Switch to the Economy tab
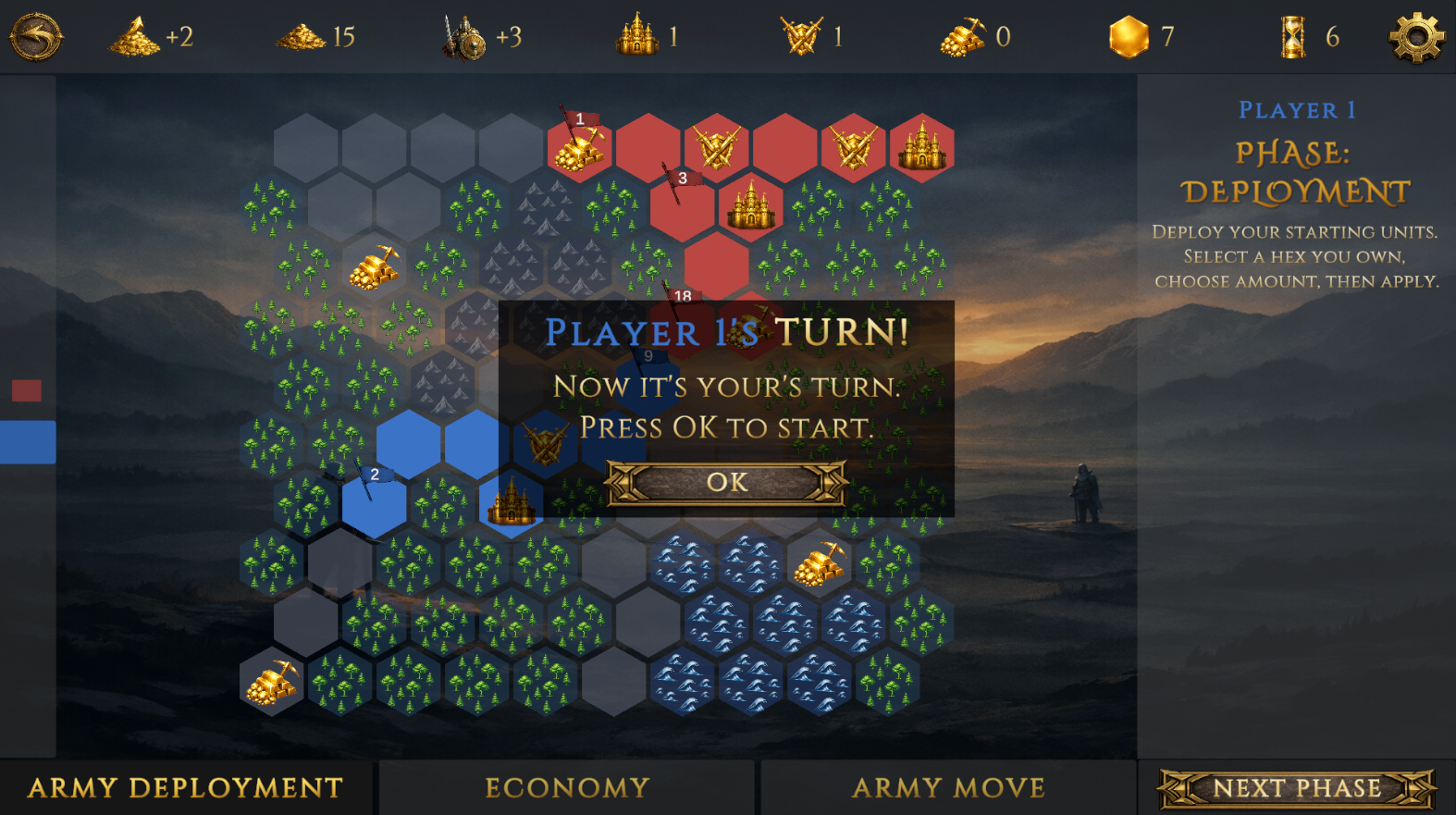The width and height of the screenshot is (1456, 815). [566, 788]
